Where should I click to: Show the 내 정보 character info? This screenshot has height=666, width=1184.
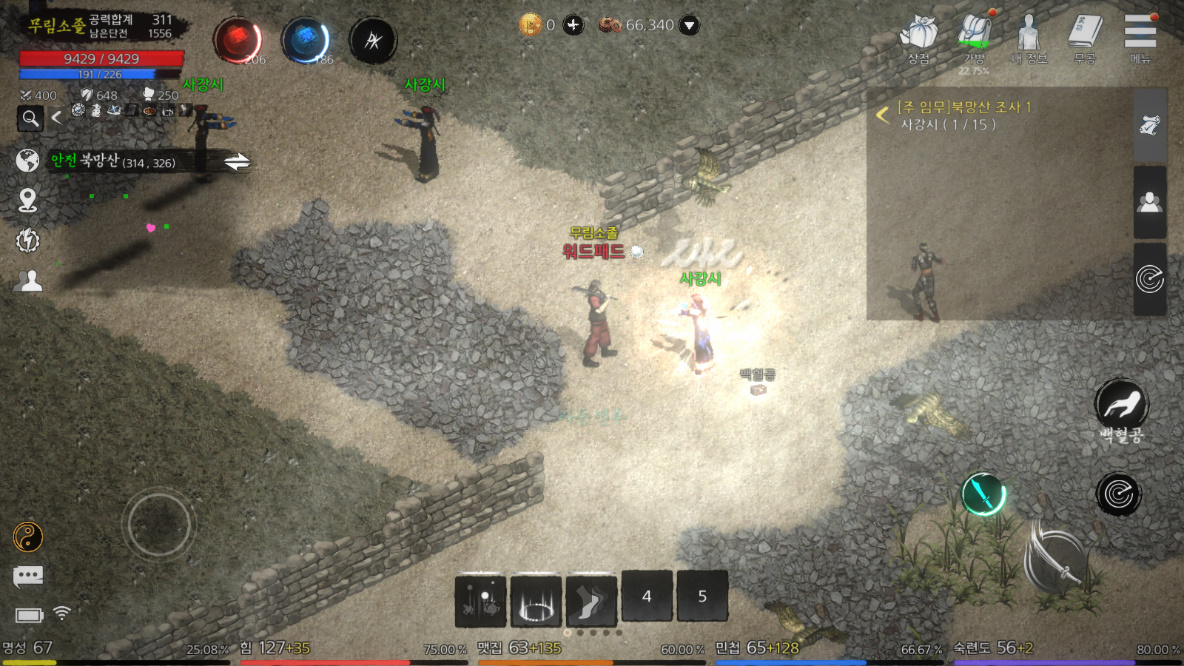pos(1028,35)
